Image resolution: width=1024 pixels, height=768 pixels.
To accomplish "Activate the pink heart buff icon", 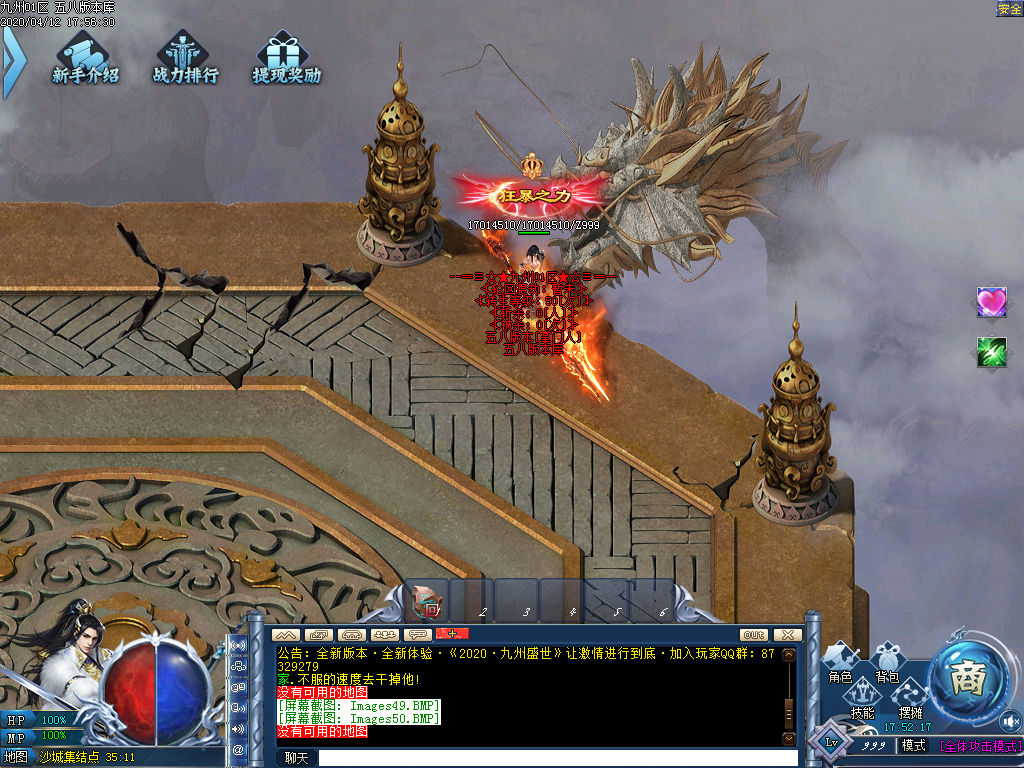I will tap(992, 302).
